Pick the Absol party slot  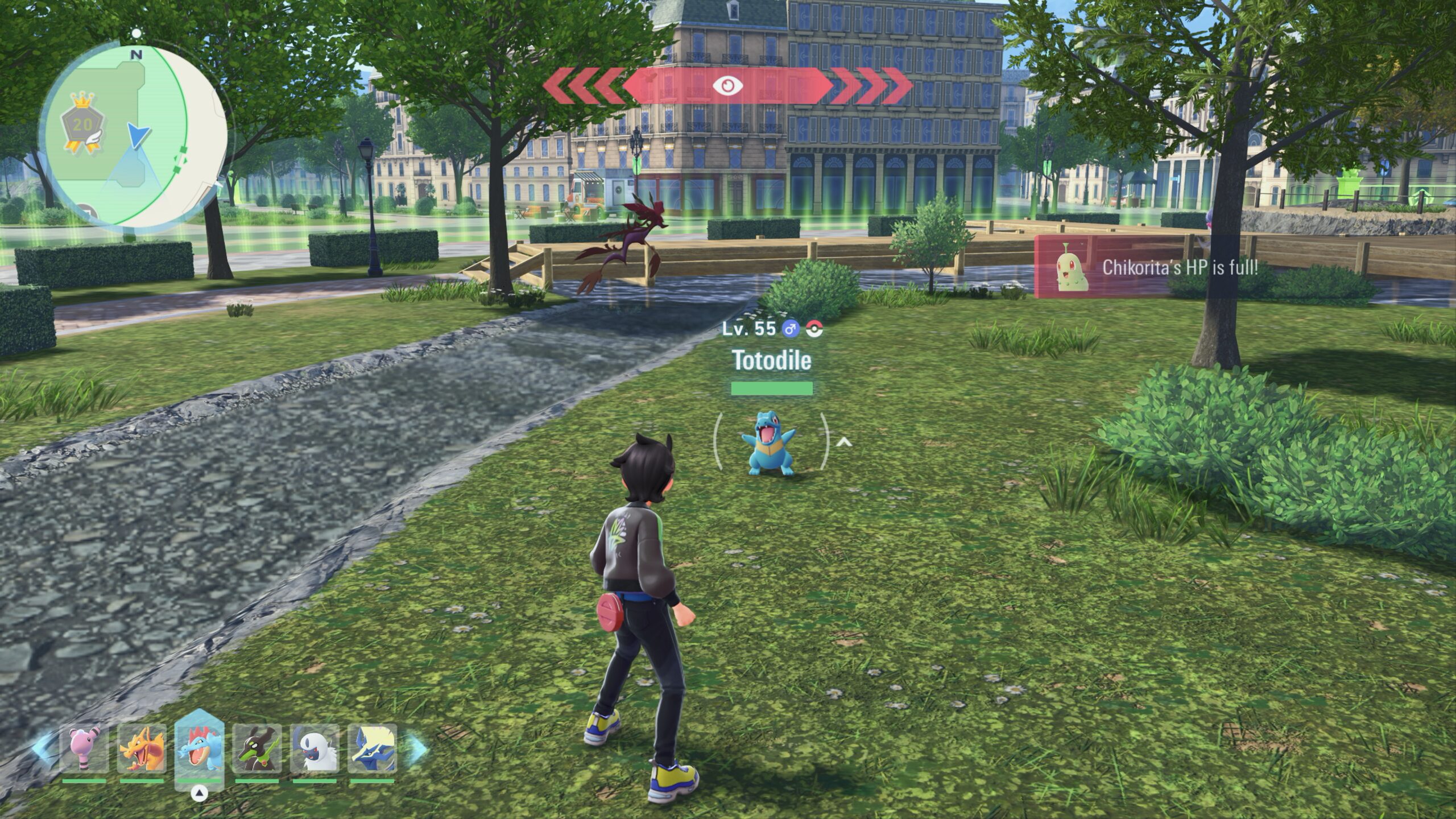point(315,748)
